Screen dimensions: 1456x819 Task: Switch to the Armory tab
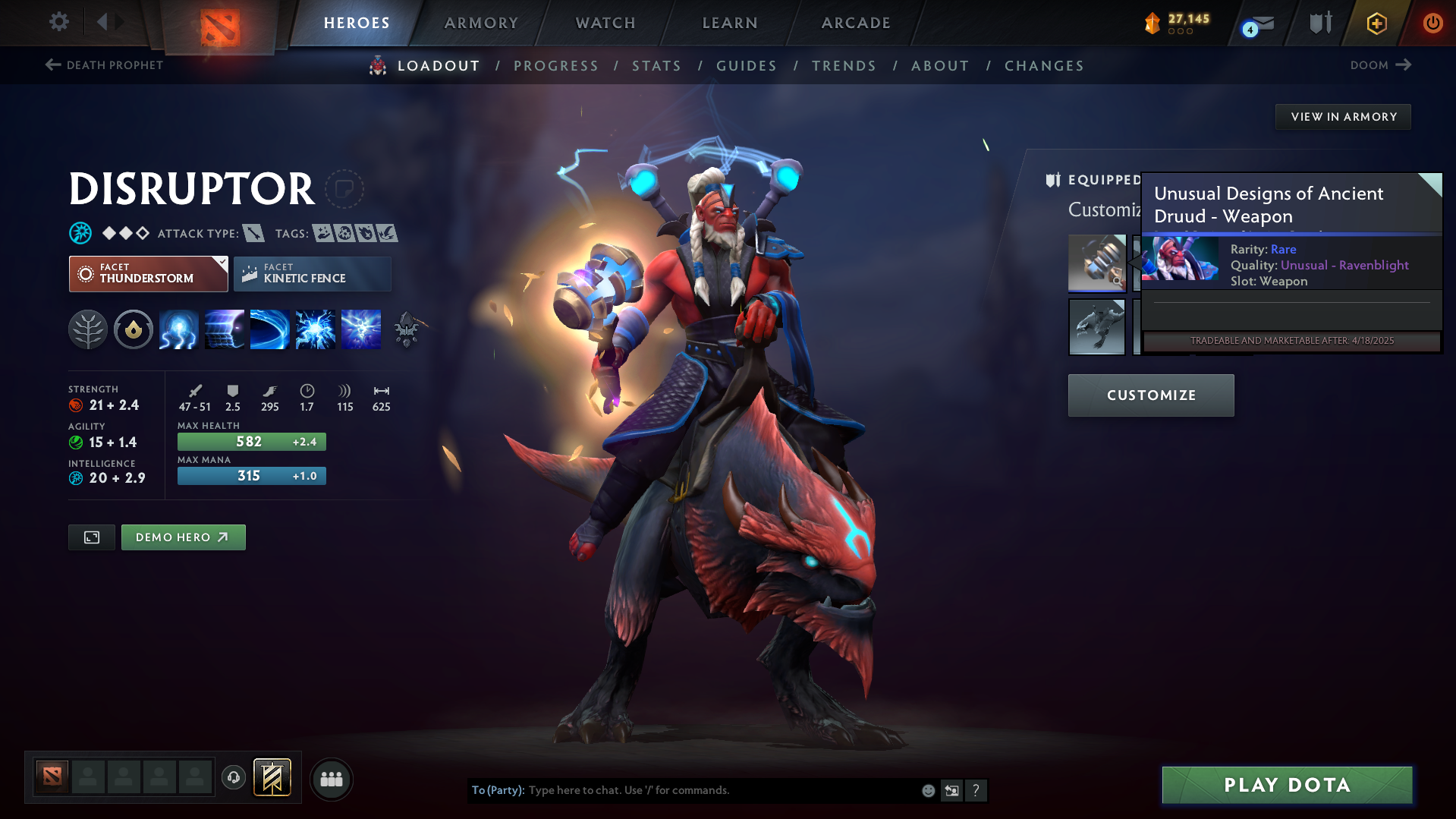pyautogui.click(x=481, y=23)
